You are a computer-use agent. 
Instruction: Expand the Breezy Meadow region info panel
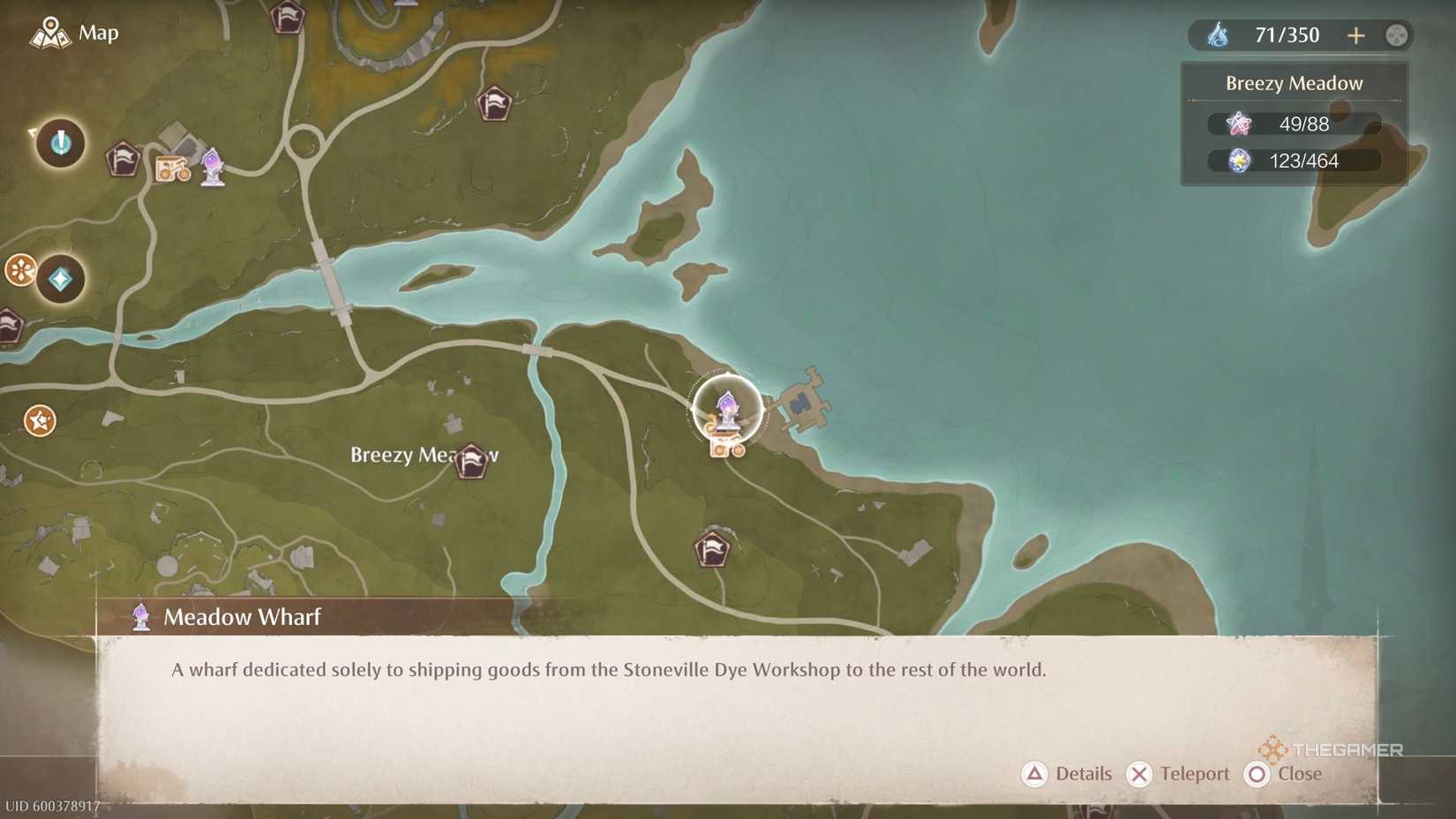(x=1293, y=82)
